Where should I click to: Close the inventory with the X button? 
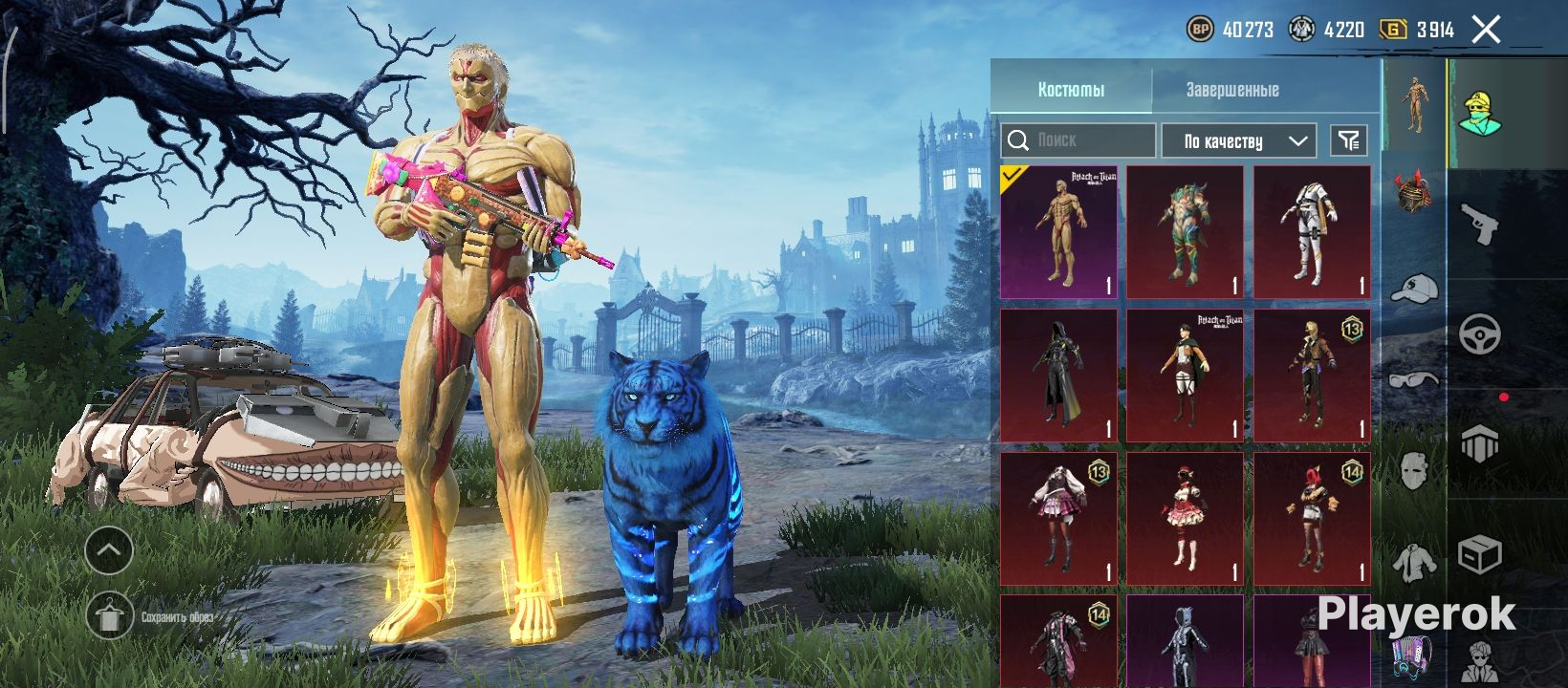pos(1486,30)
